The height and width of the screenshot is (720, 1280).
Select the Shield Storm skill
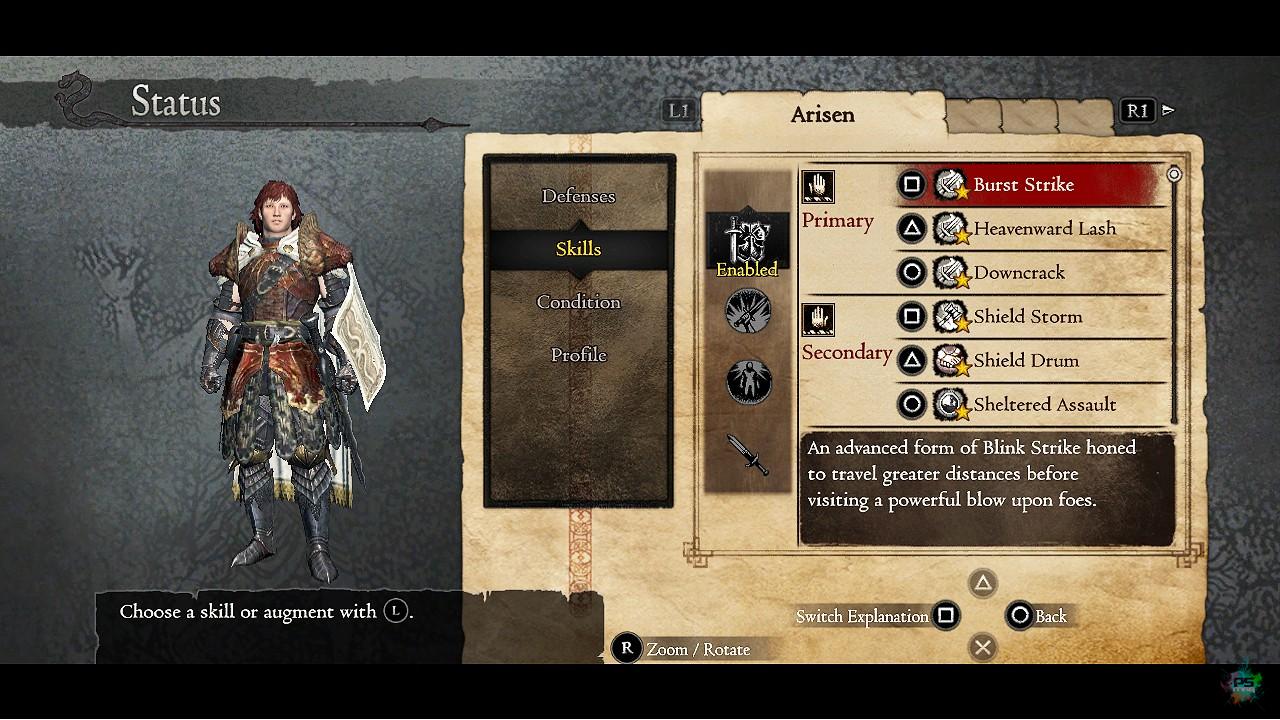1030,317
